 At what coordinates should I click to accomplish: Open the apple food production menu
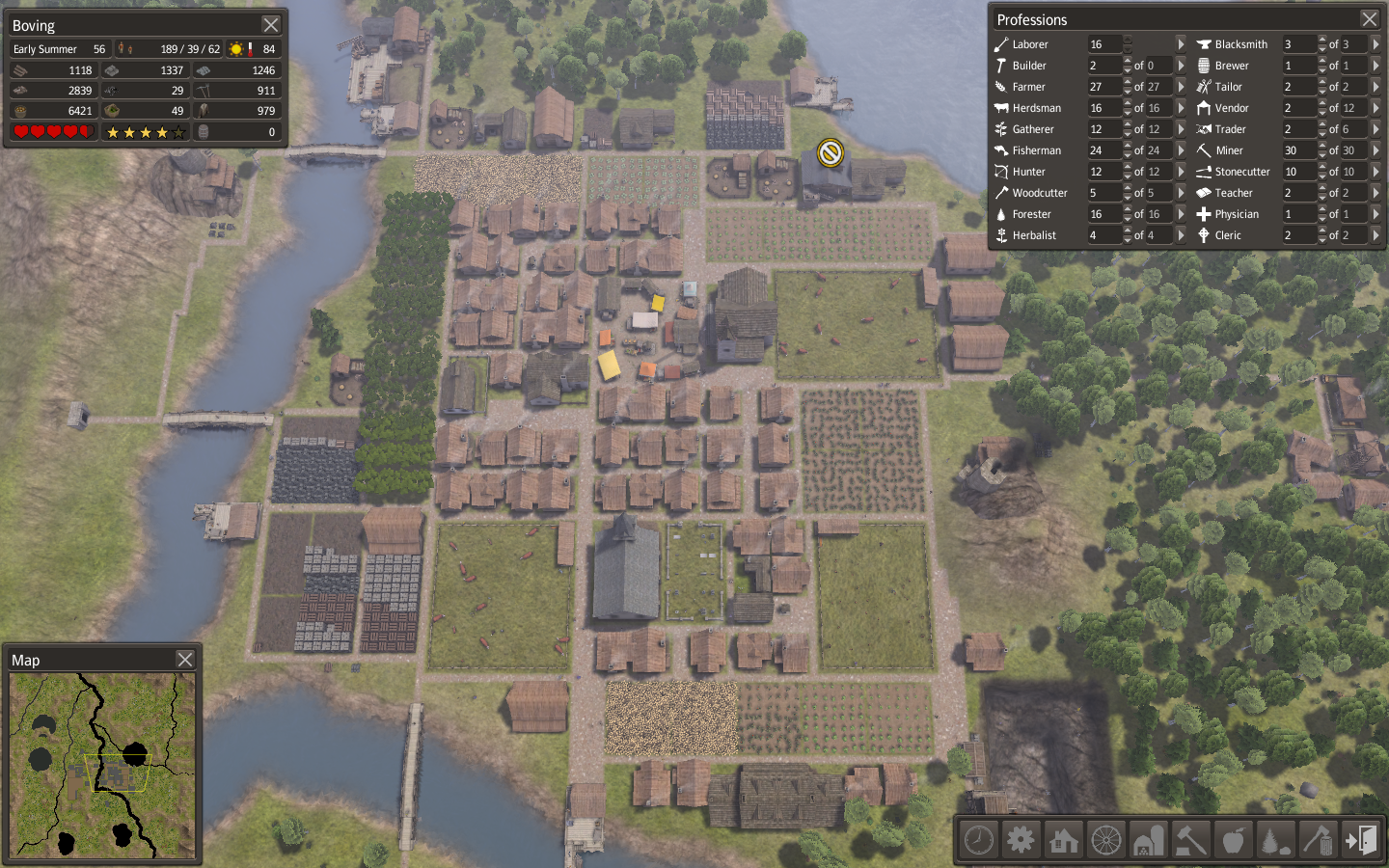[1233, 840]
